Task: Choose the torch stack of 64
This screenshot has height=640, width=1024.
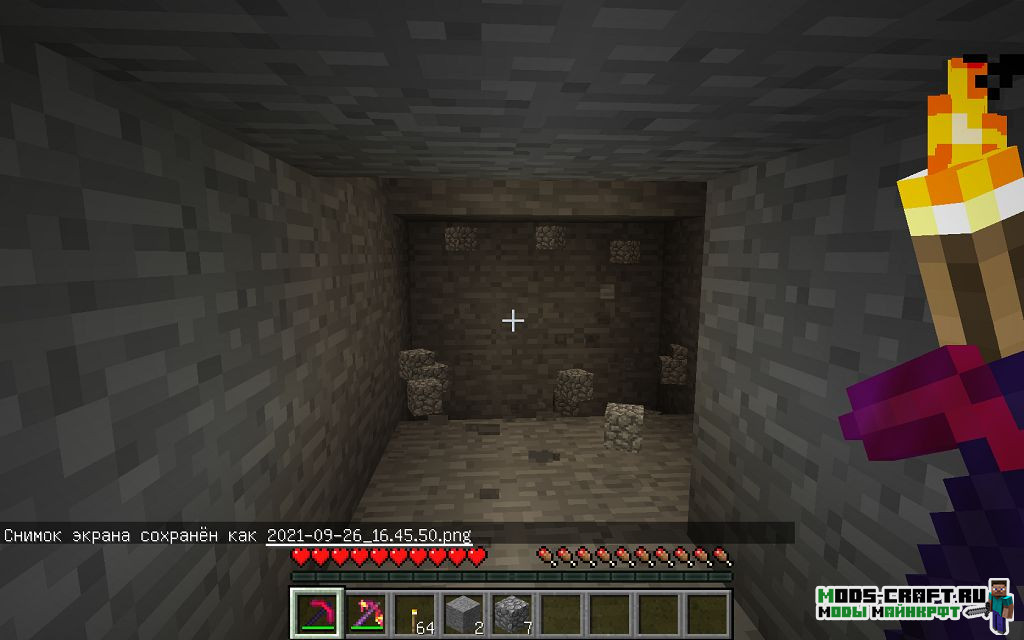Action: (x=414, y=612)
